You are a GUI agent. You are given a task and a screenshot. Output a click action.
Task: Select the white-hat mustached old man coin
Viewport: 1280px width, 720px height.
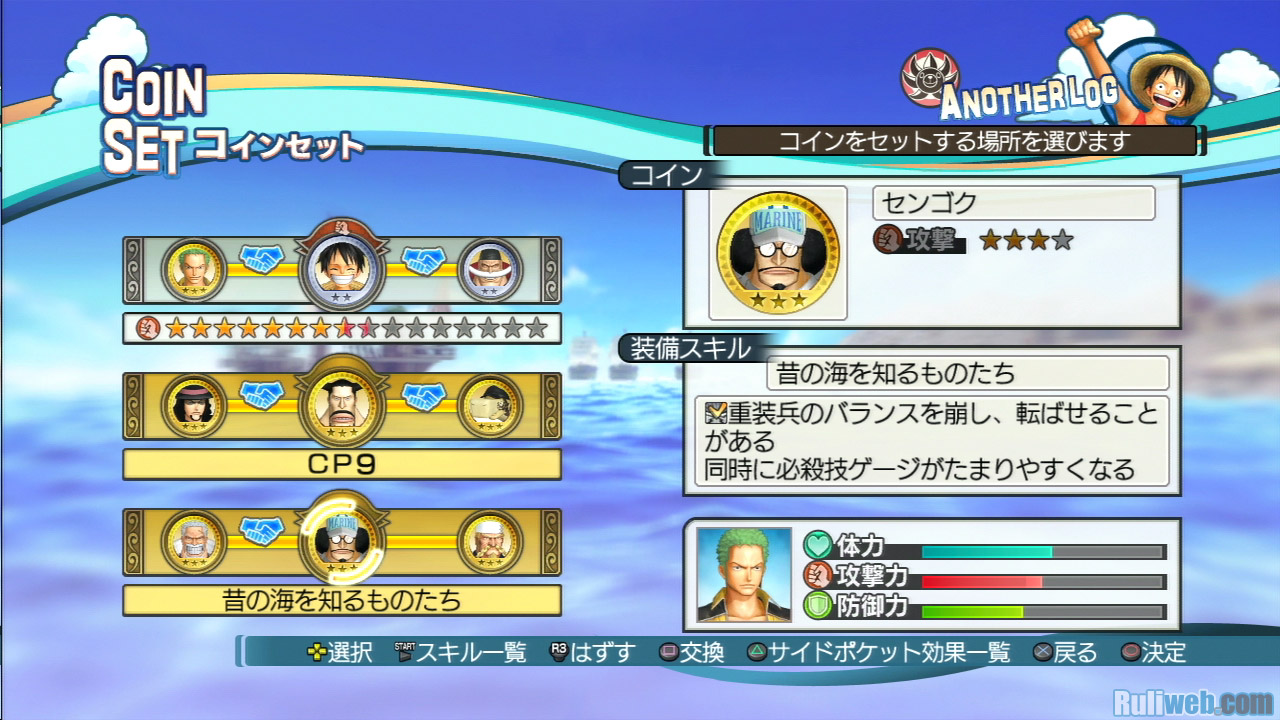click(490, 542)
